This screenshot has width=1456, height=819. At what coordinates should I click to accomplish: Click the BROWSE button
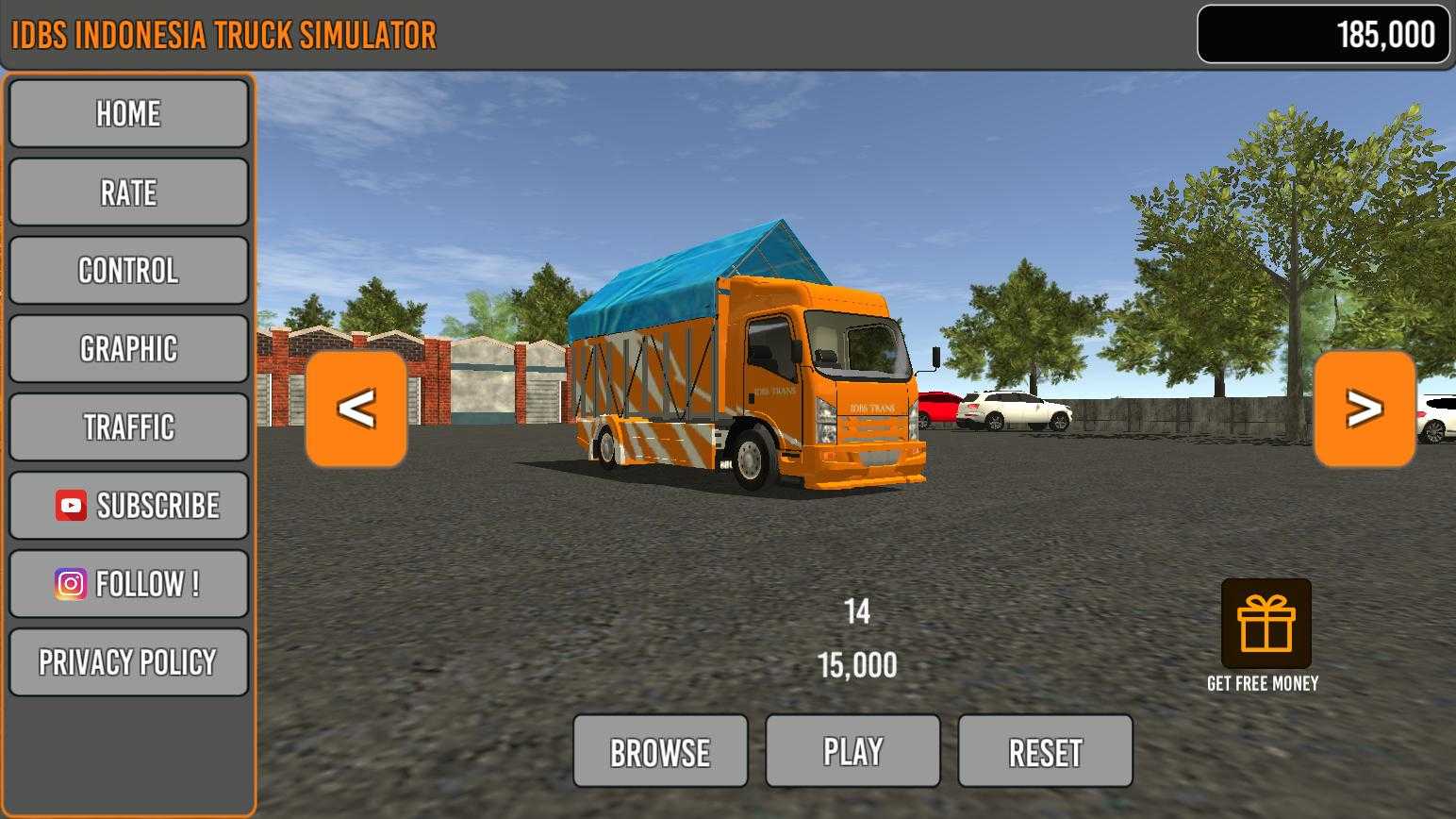(660, 752)
